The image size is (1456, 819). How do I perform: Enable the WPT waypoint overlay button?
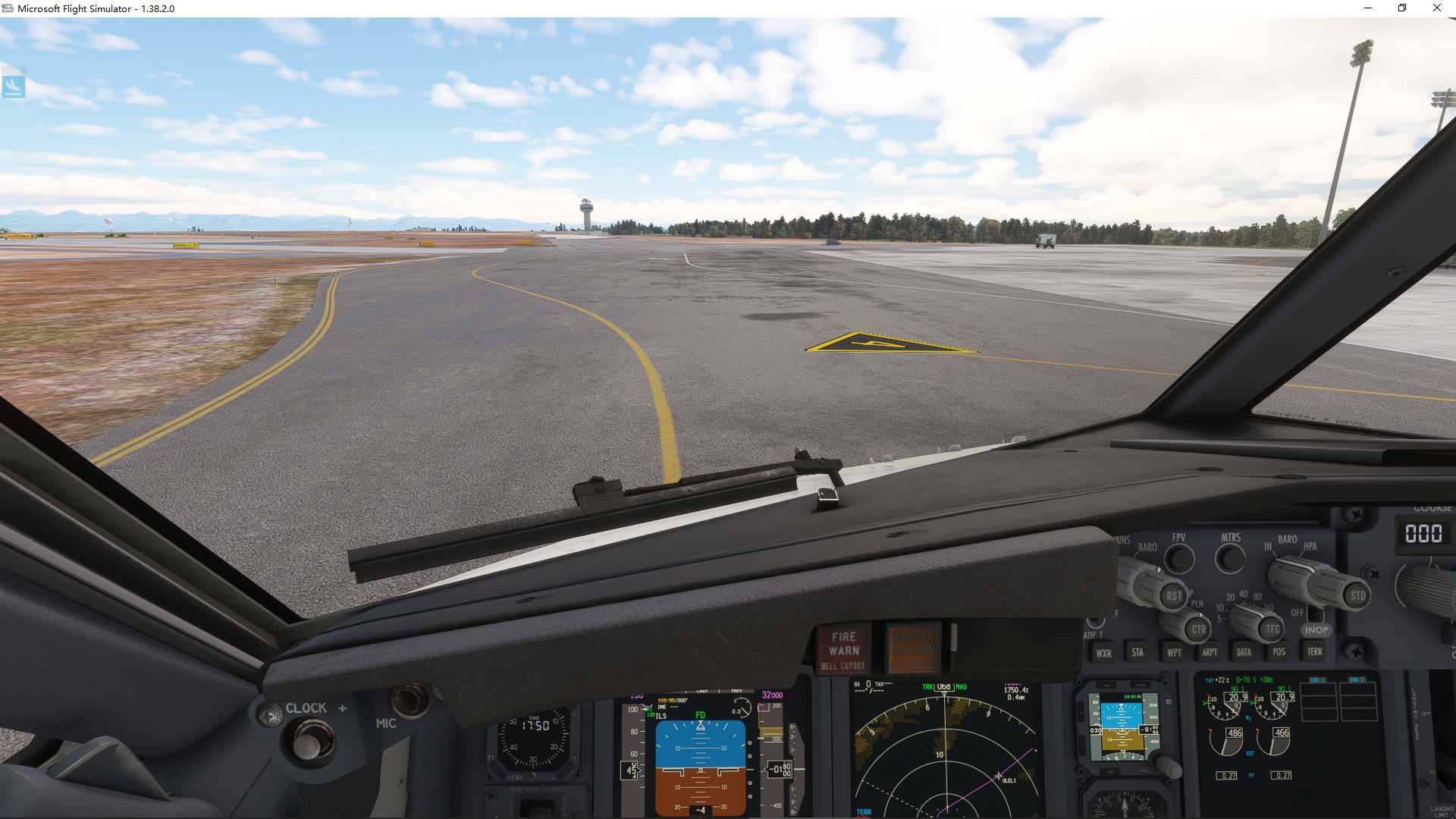pyautogui.click(x=1174, y=653)
